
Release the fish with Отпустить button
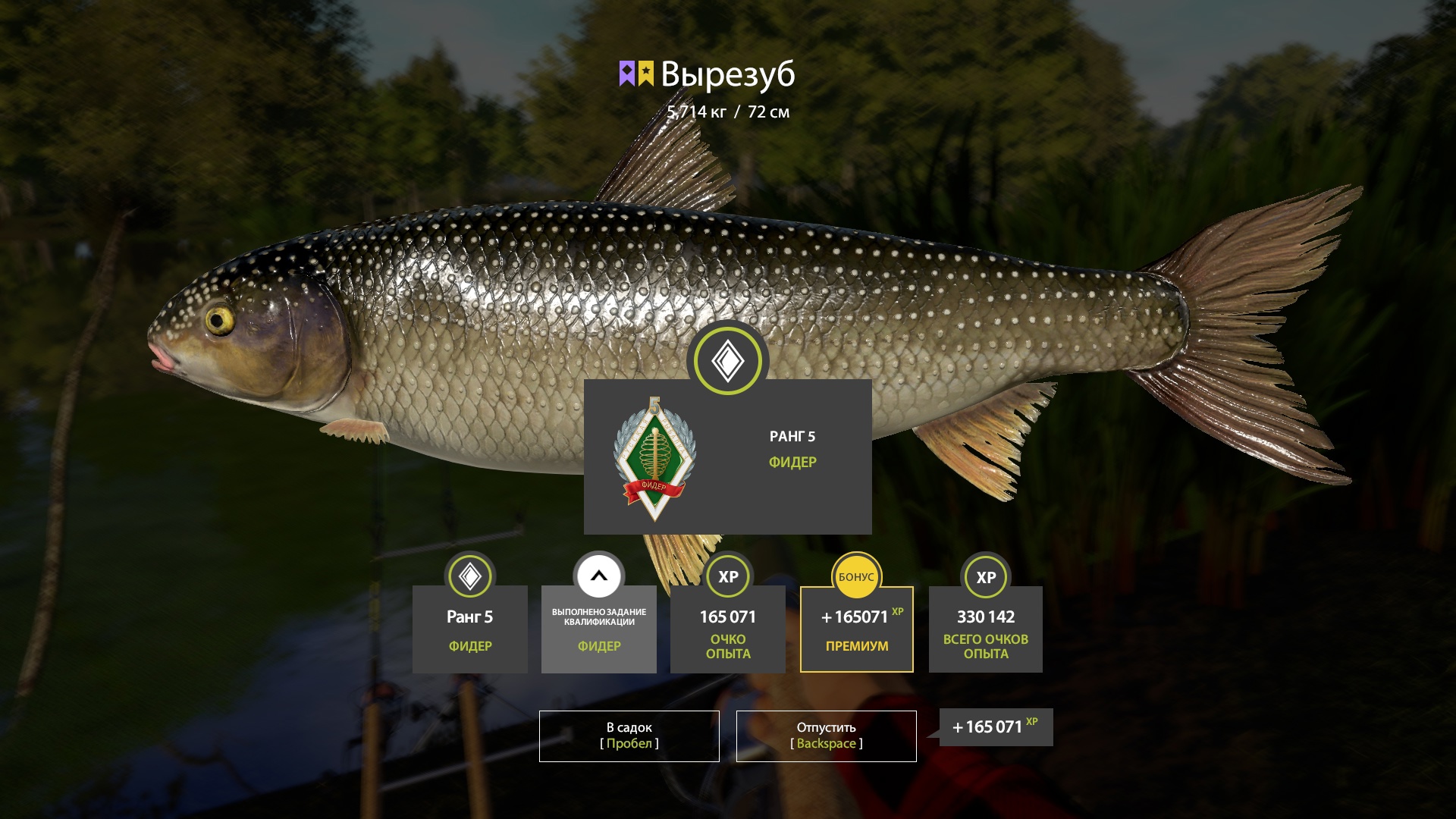(826, 736)
